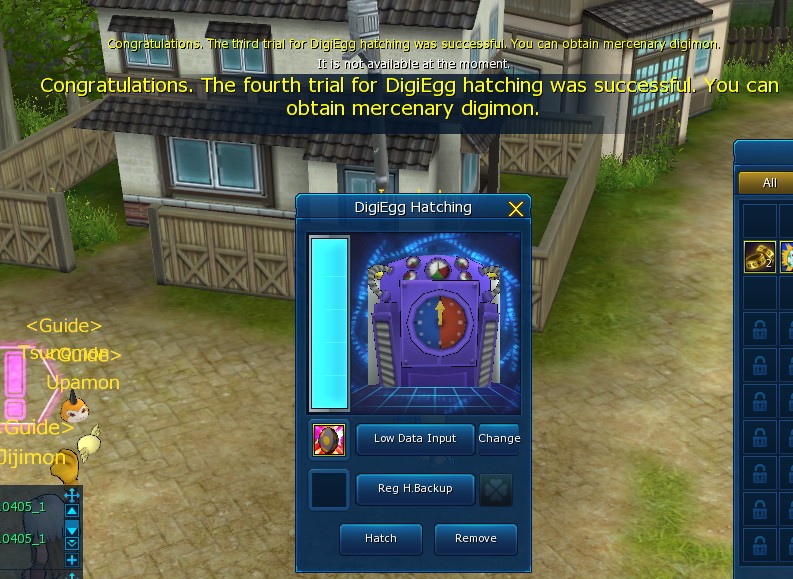
Task: Click the chat scroll-down arrow button
Action: point(72,528)
